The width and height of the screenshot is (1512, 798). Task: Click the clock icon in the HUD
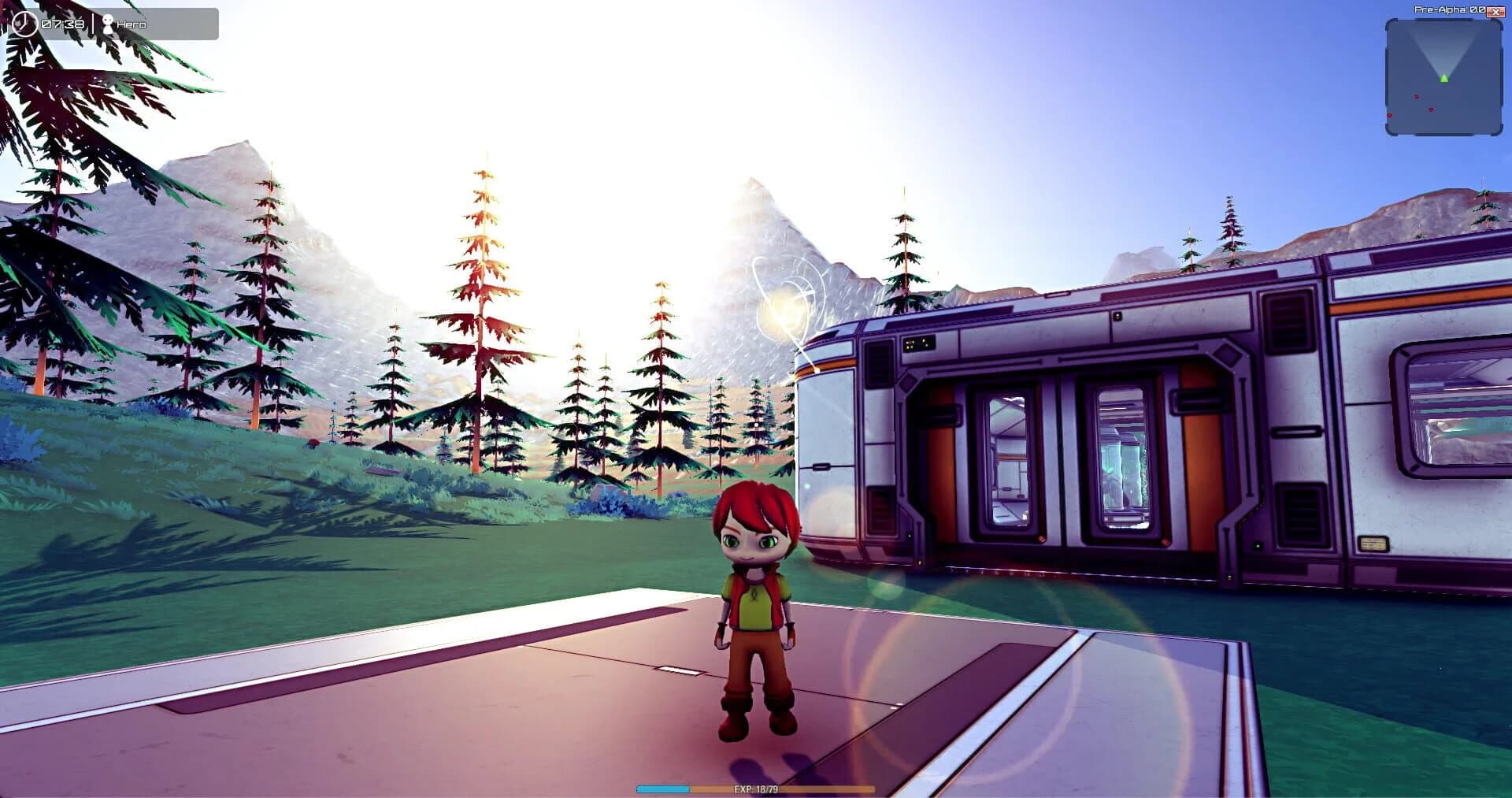click(x=25, y=22)
